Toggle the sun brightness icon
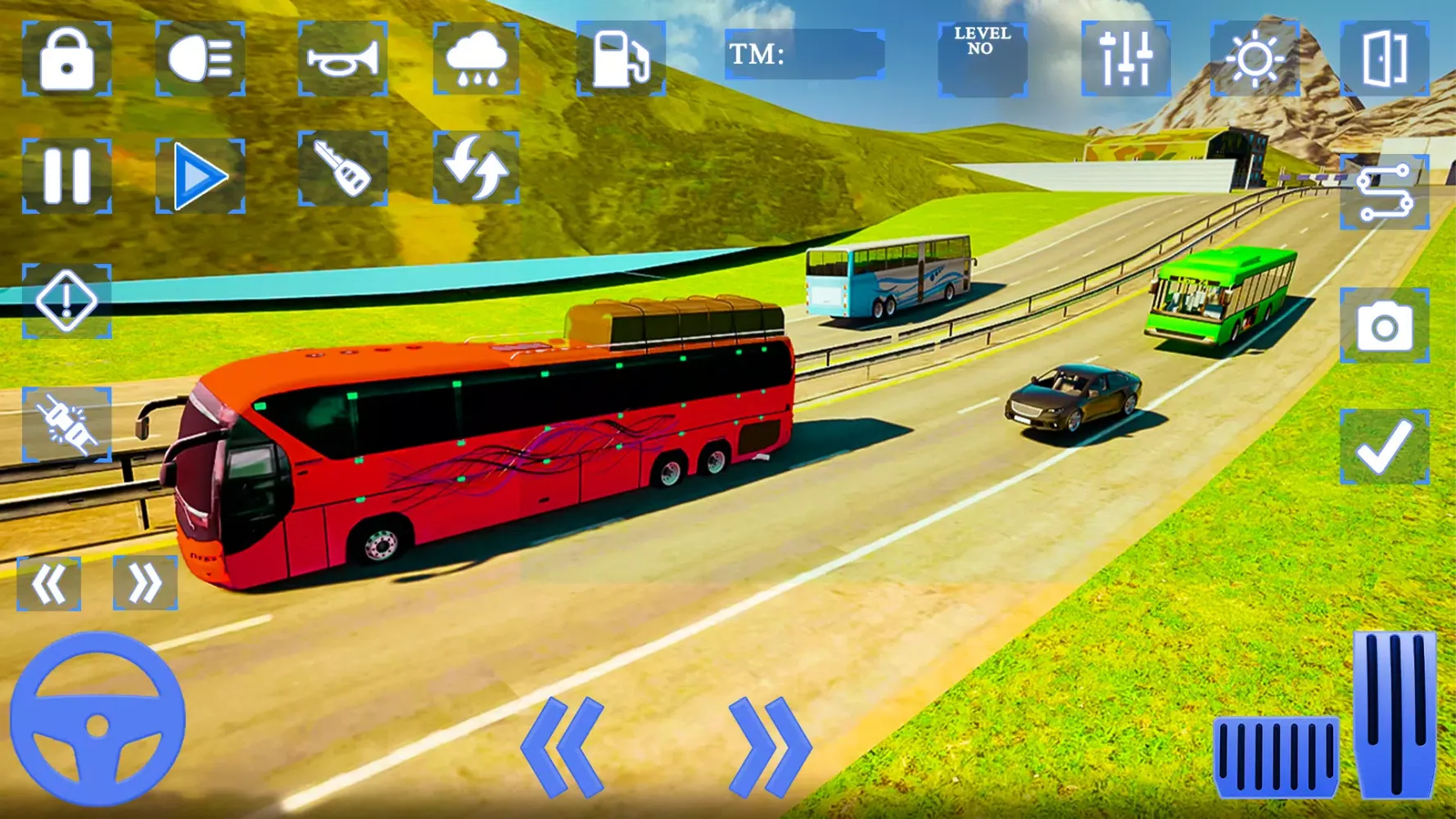Image resolution: width=1456 pixels, height=819 pixels. tap(1255, 59)
